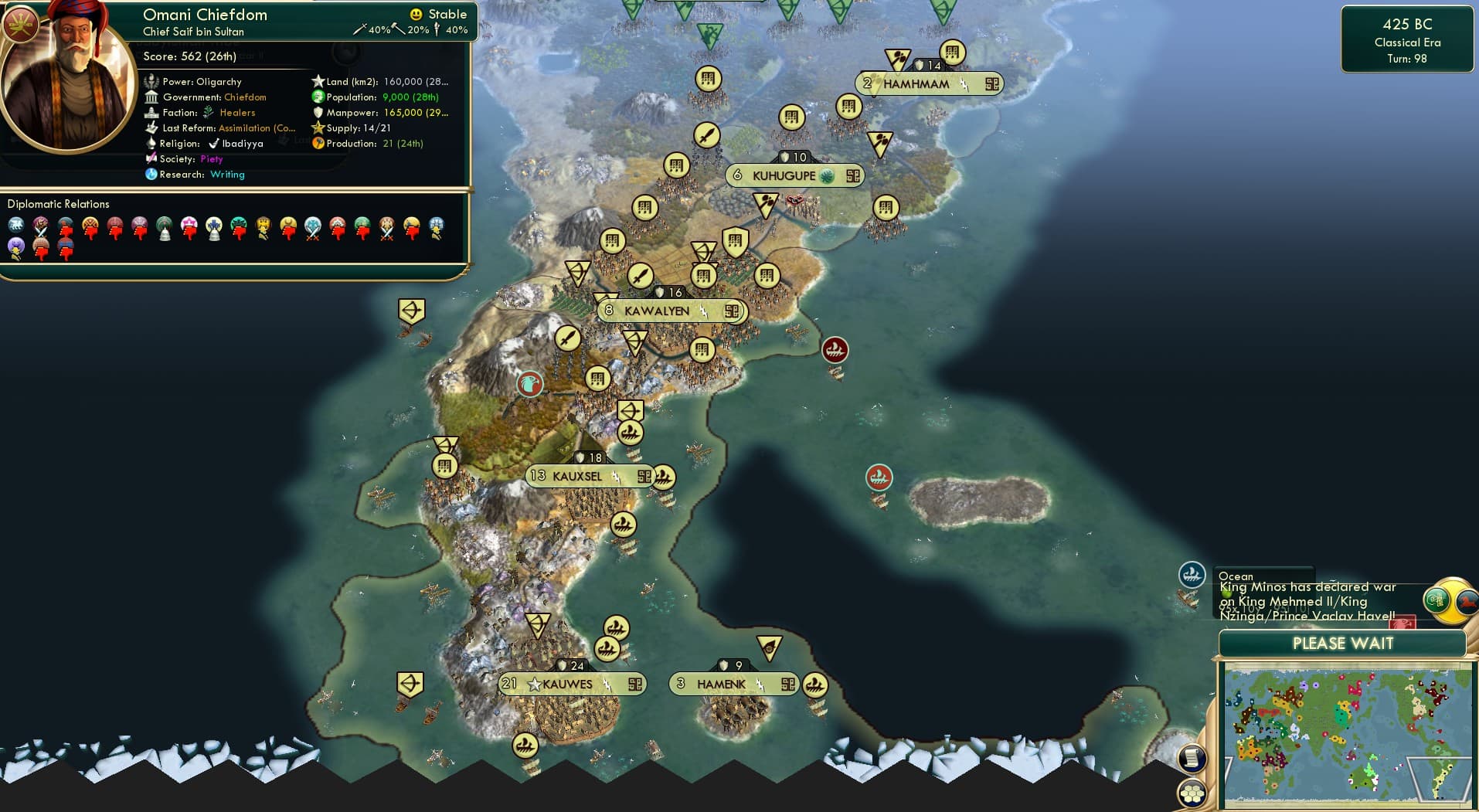
Task: Open the Social Policies scroll icon near the minimap
Action: 1191,759
